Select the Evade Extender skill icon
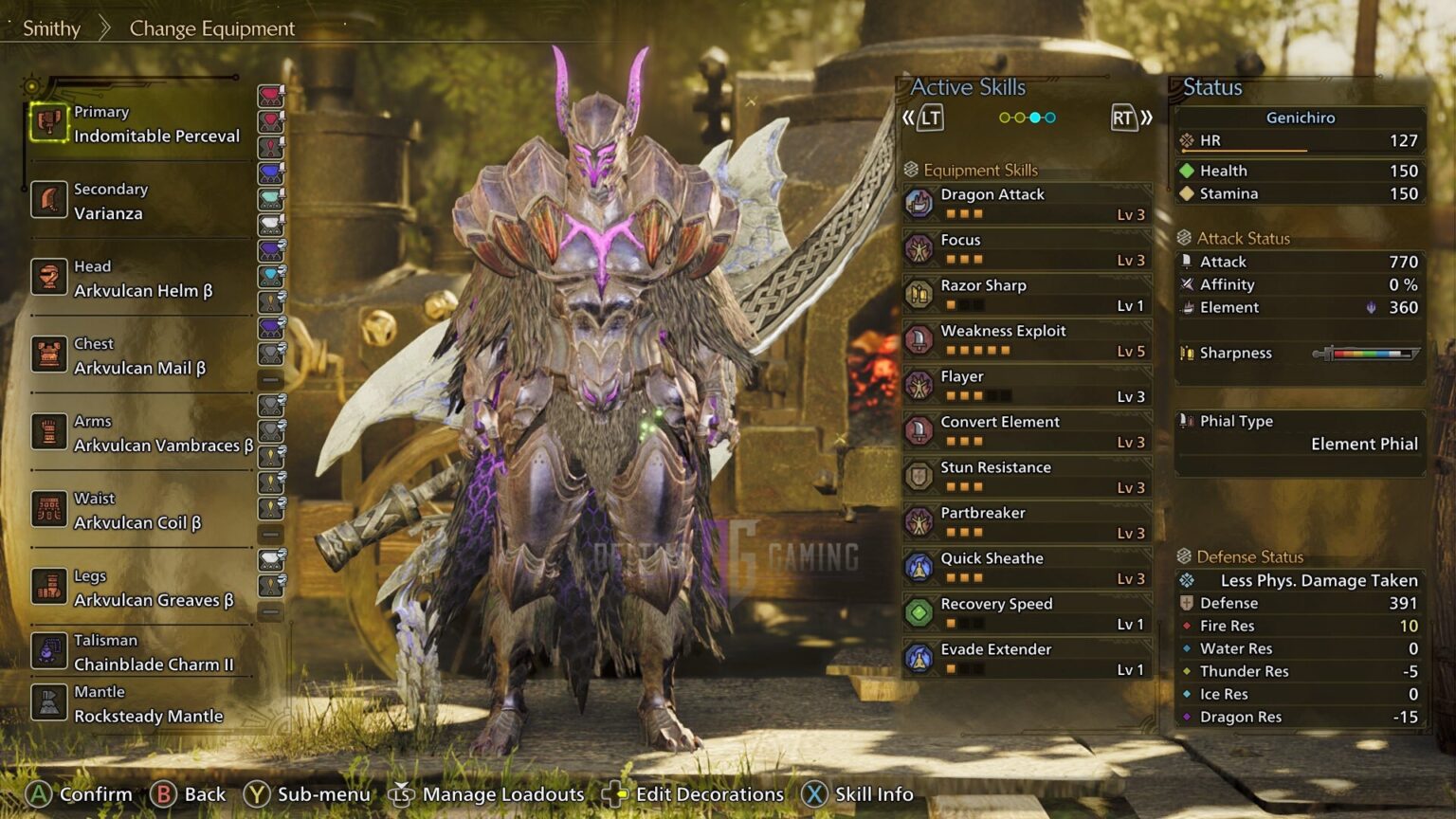Image resolution: width=1456 pixels, height=819 pixels. (918, 658)
